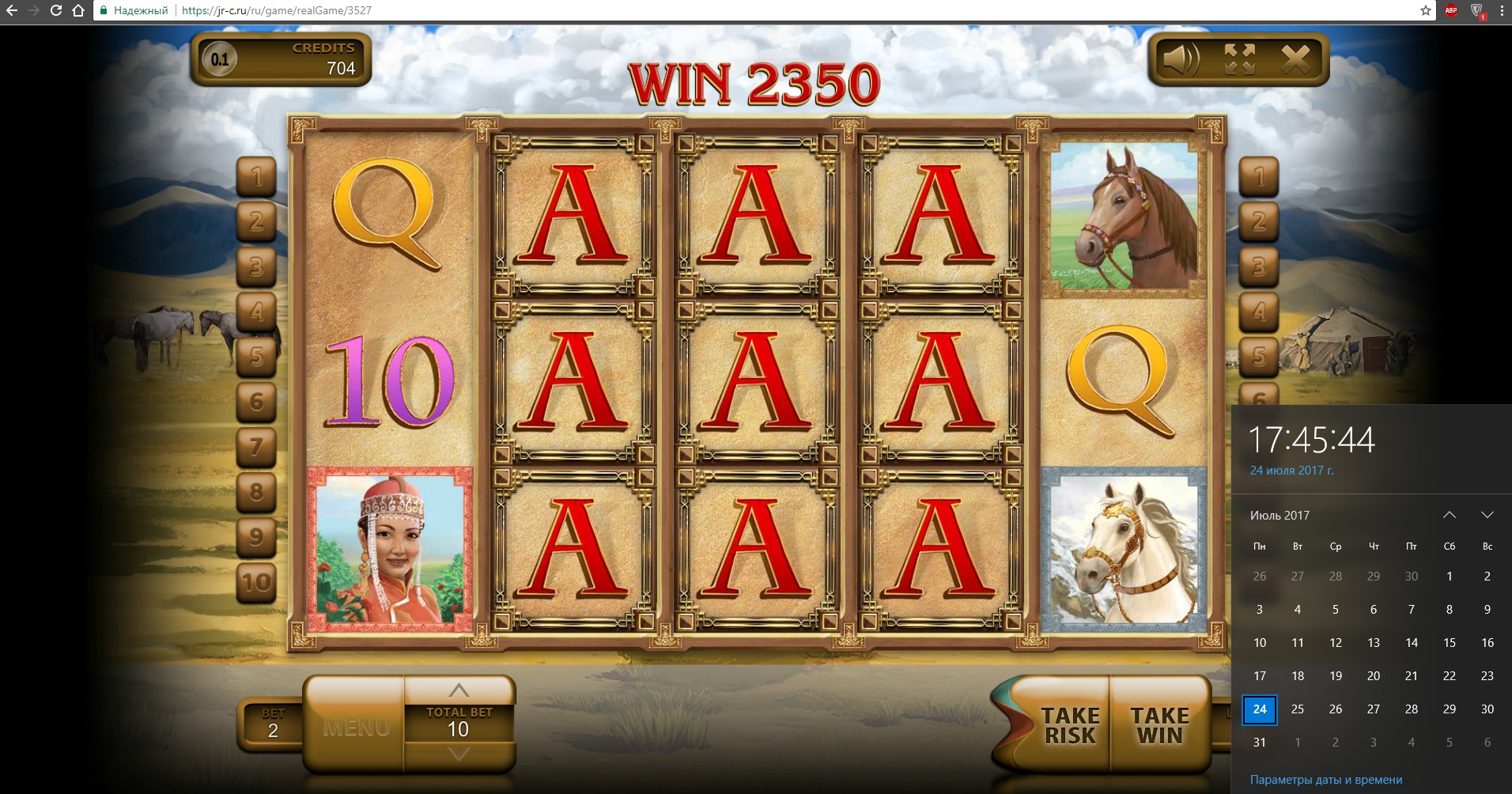The width and height of the screenshot is (1512, 794).
Task: Close the slot game with X
Action: [x=1295, y=59]
